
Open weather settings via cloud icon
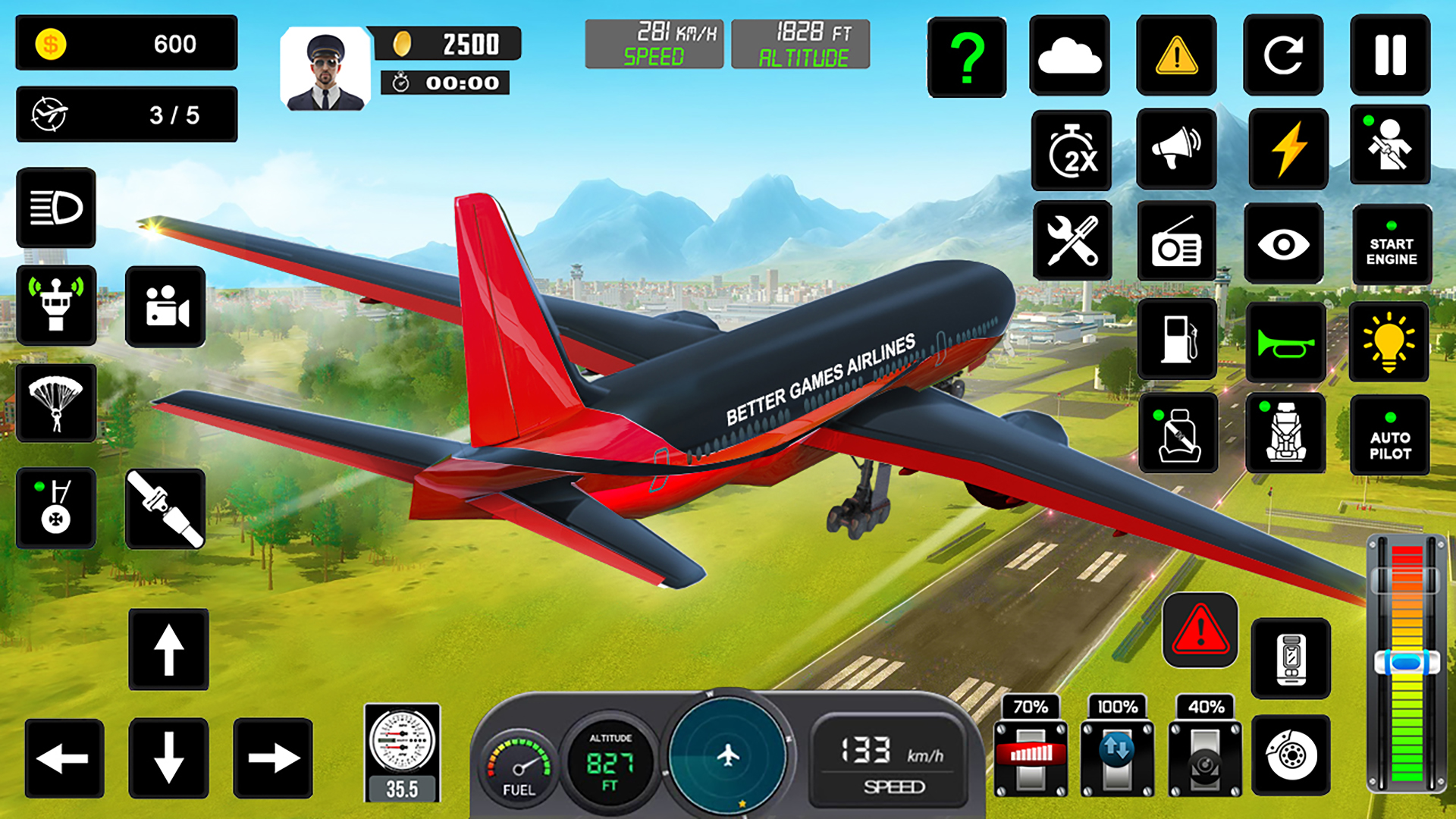(x=1070, y=58)
